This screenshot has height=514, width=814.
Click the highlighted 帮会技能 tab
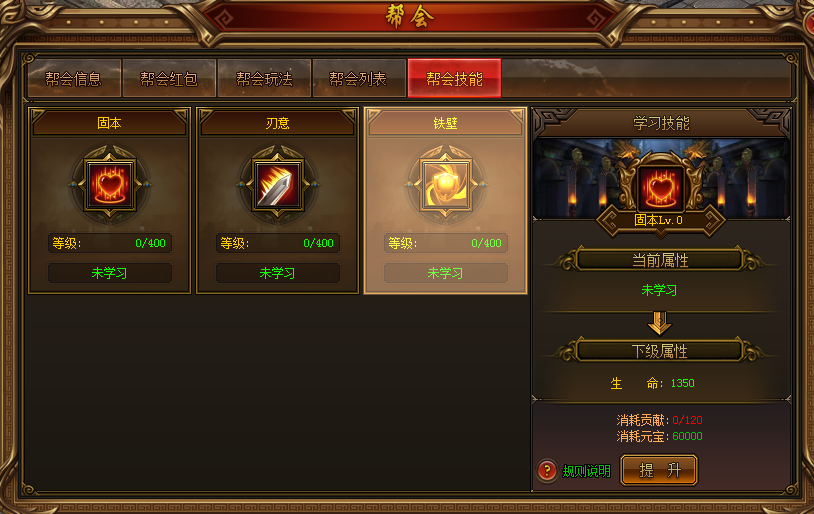pos(454,78)
